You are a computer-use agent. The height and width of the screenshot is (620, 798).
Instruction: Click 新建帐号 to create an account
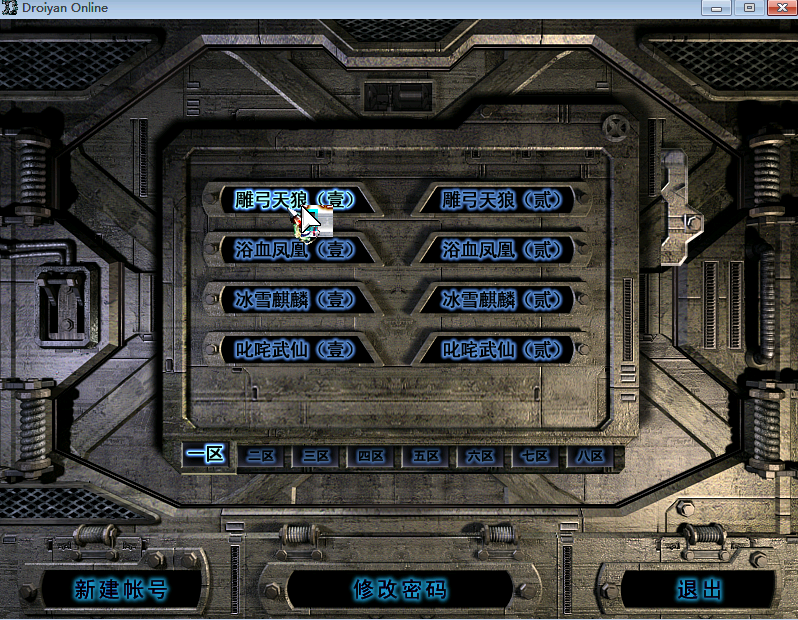[121, 589]
